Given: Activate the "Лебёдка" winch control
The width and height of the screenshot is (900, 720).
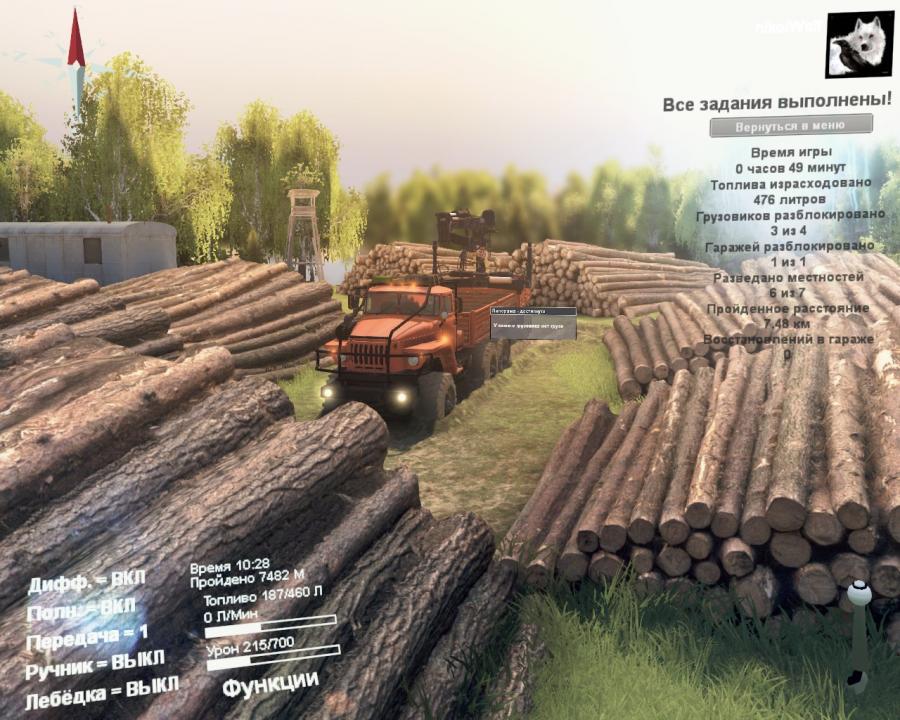Looking at the screenshot, I should [101, 691].
